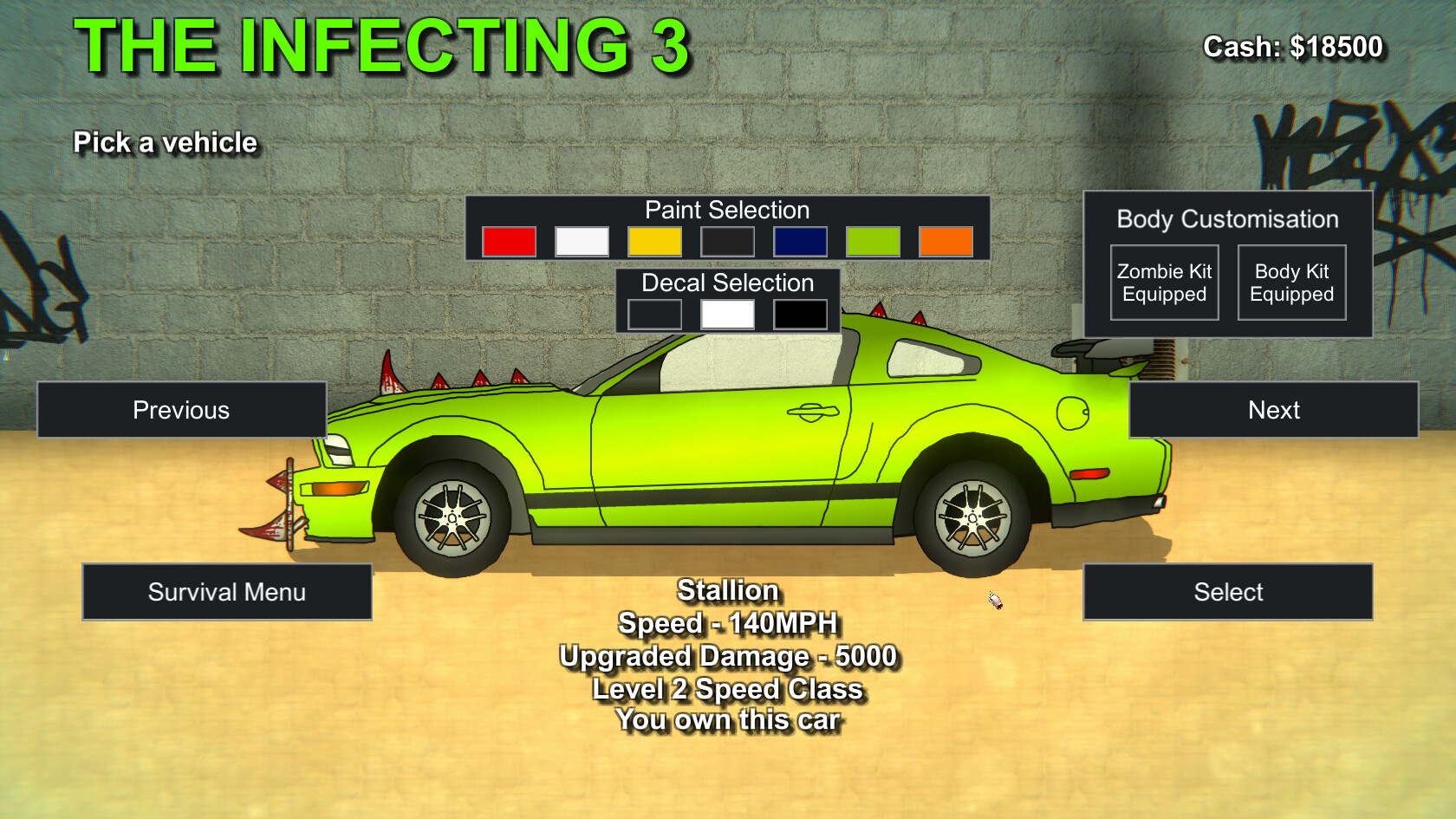1456x819 pixels.
Task: Select the red paint color
Action: (509, 241)
